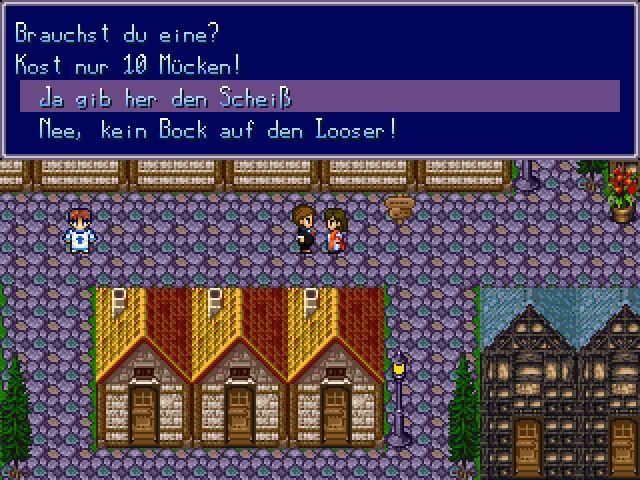640x480 pixels.
Task: Choose "Ja gib her den Scheiß" reply
Action: (x=165, y=98)
